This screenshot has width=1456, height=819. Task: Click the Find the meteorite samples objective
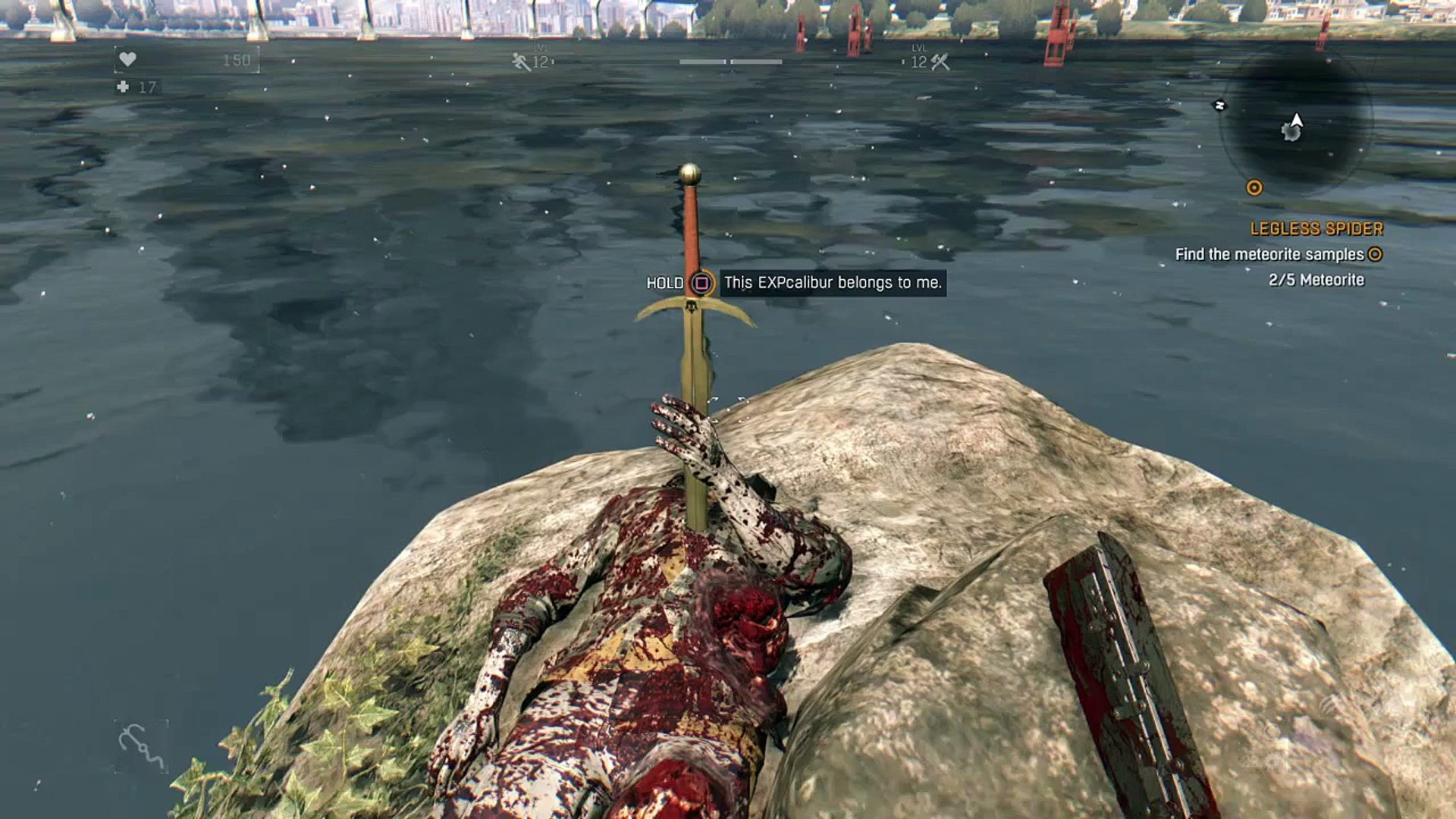click(1269, 255)
